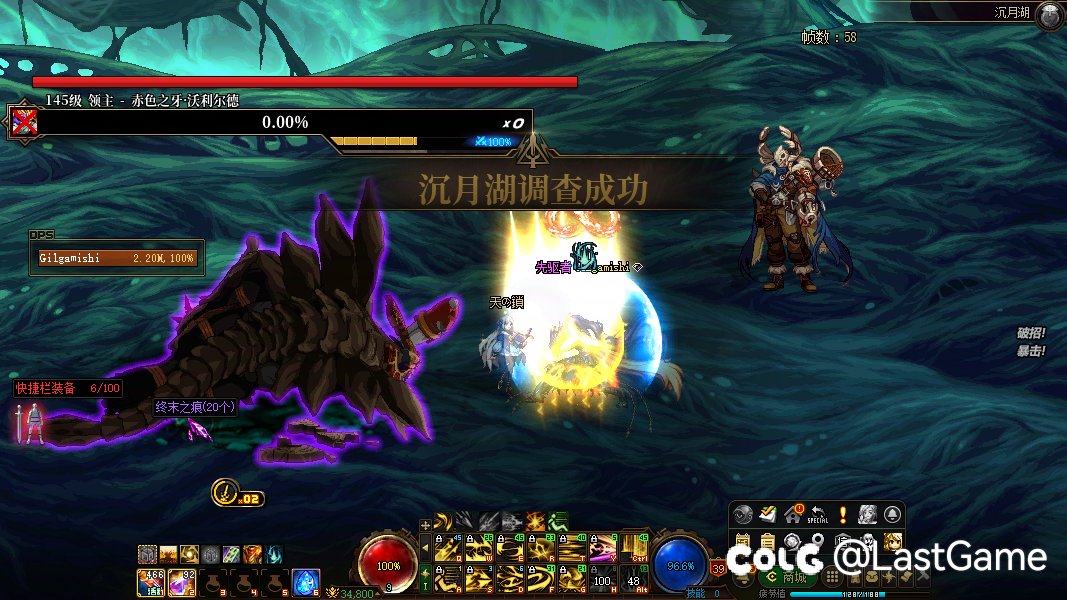Open the quest checklist icon
This screenshot has width=1067, height=600.
[x=767, y=515]
